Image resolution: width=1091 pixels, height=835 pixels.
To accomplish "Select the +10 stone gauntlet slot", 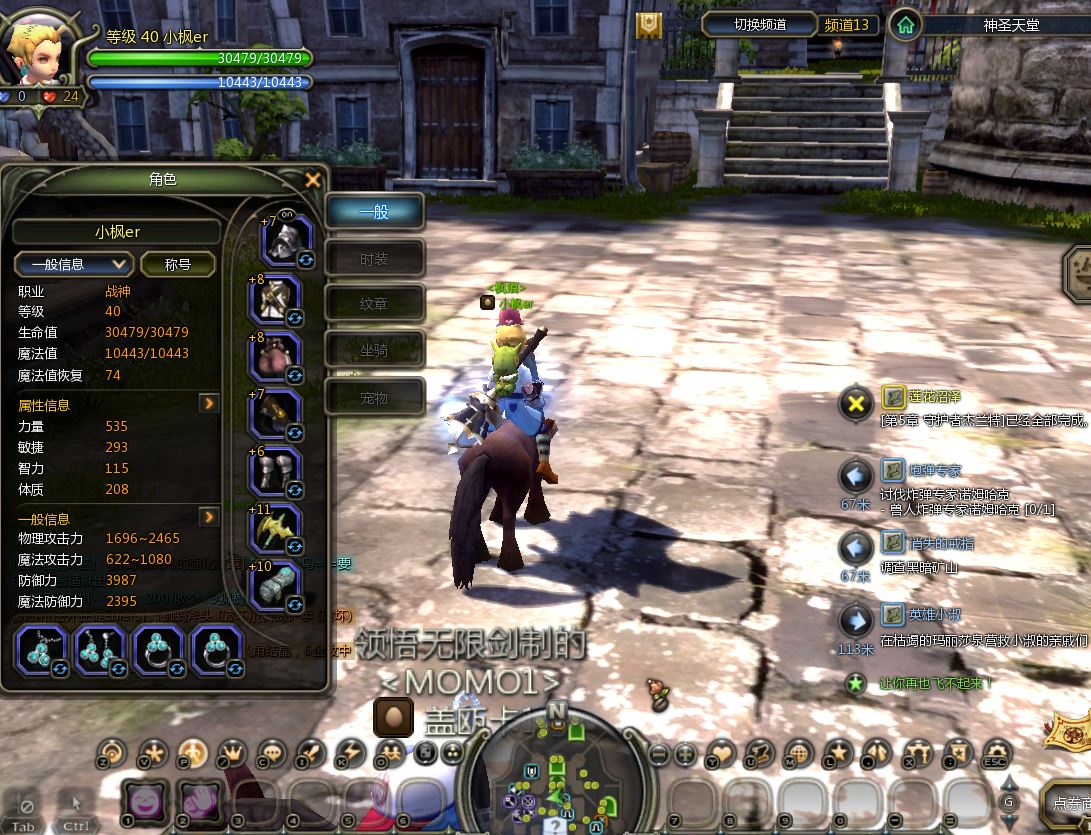I will click(x=276, y=586).
